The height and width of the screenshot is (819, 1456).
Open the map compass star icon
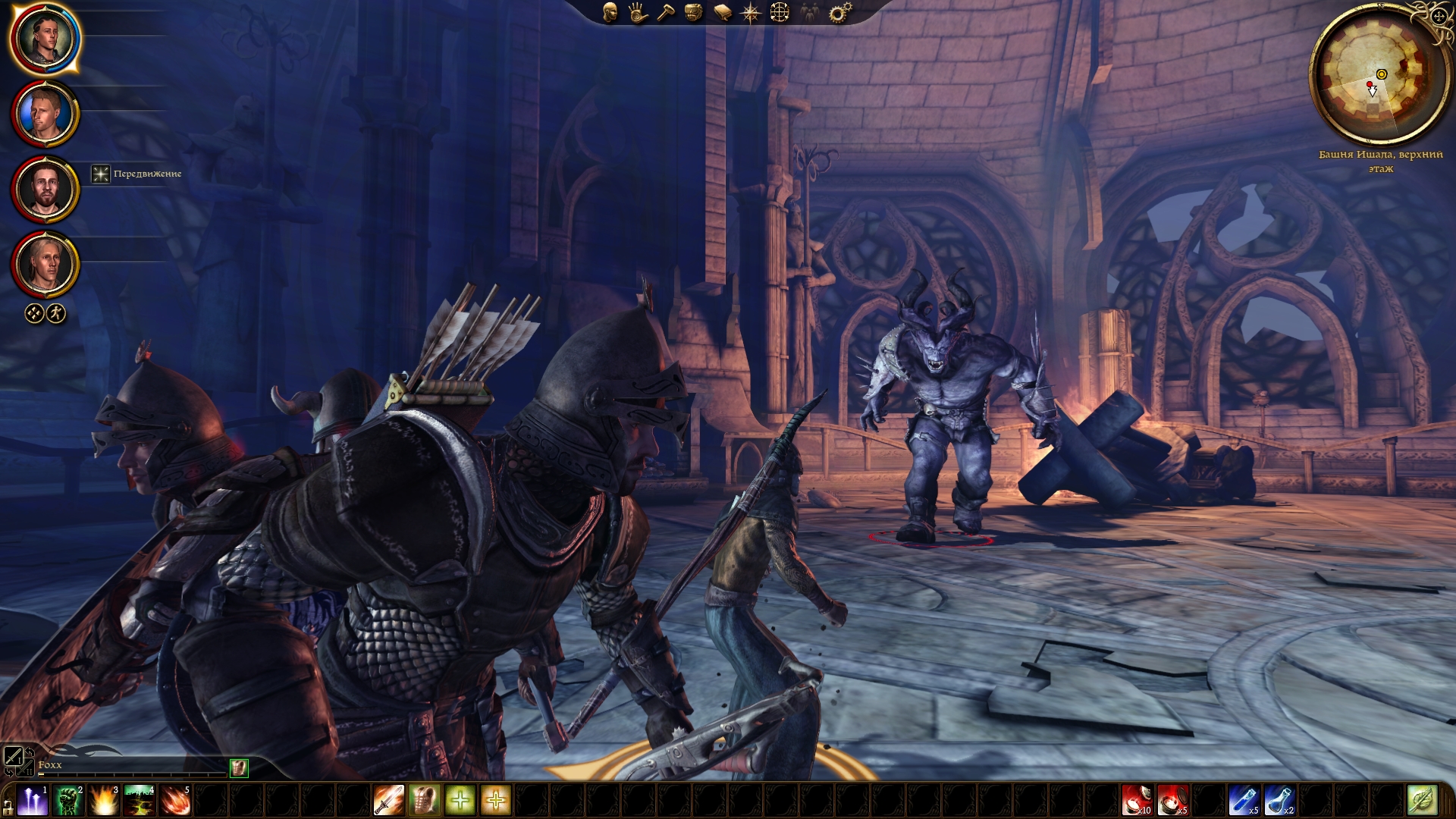pos(751,13)
